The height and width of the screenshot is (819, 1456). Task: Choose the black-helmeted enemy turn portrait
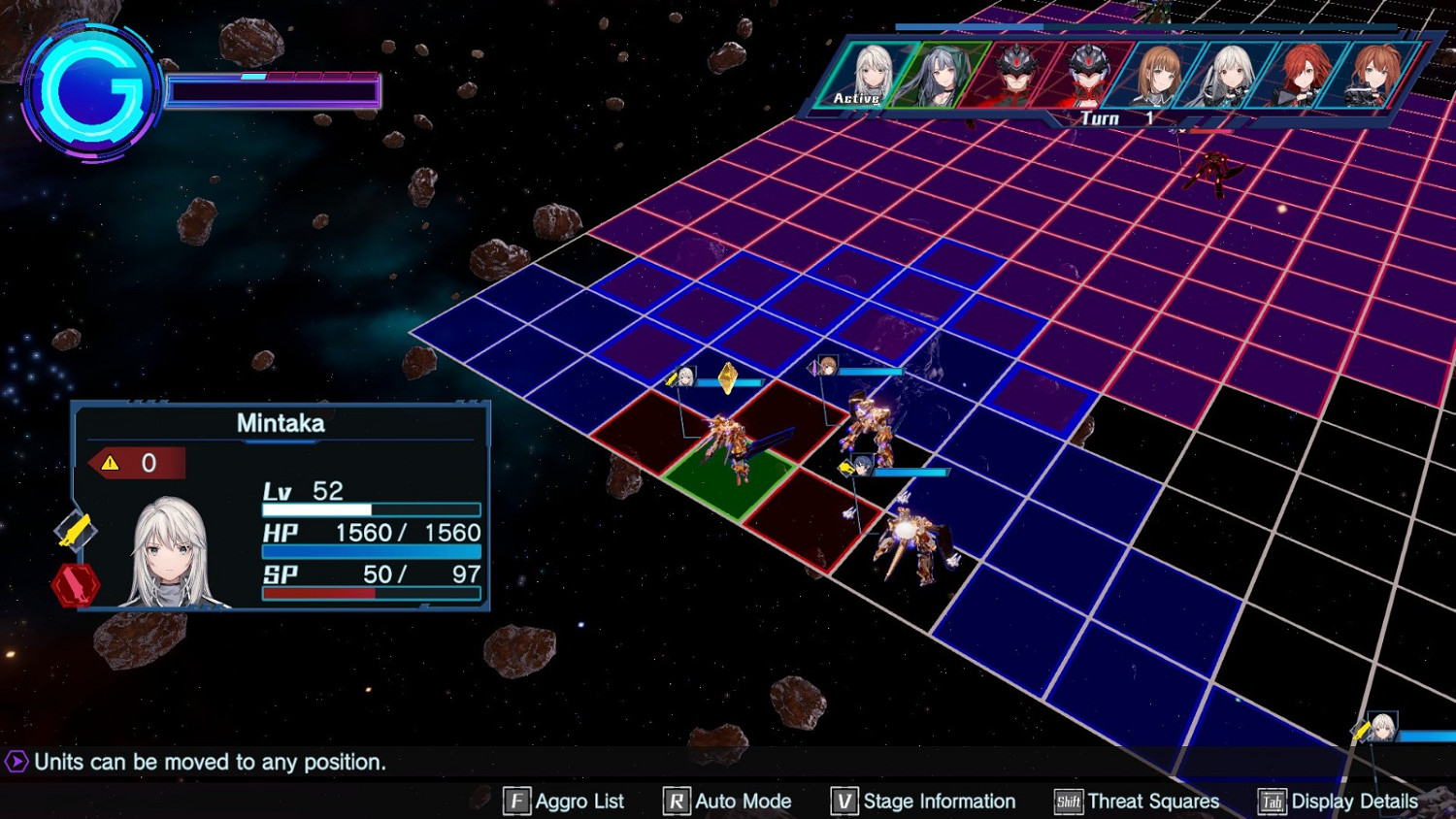click(1014, 74)
